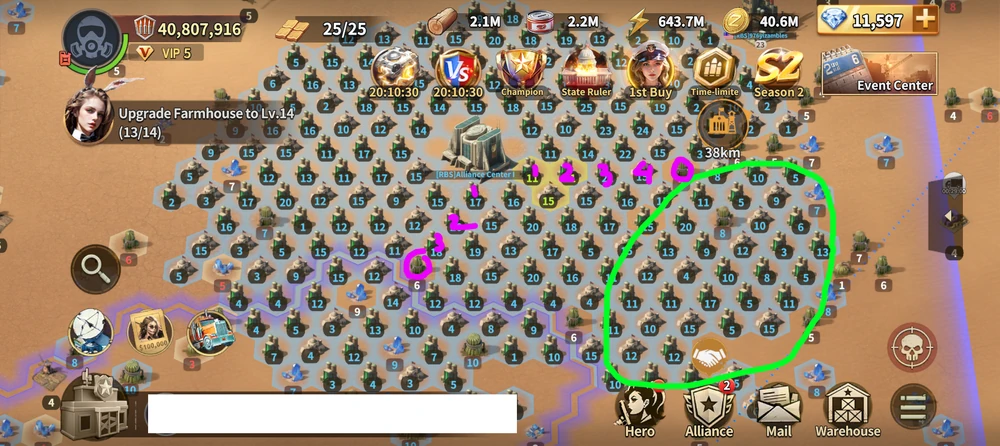Open the gas mask player avatar profile
This screenshot has height=446, width=1000.
coord(91,39)
